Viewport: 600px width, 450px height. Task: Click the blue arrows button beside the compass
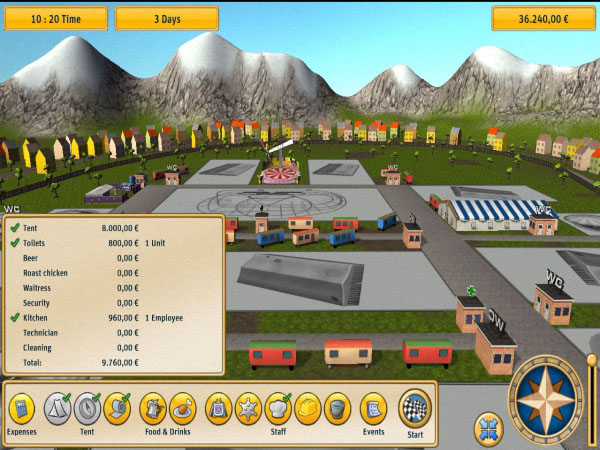click(x=488, y=427)
